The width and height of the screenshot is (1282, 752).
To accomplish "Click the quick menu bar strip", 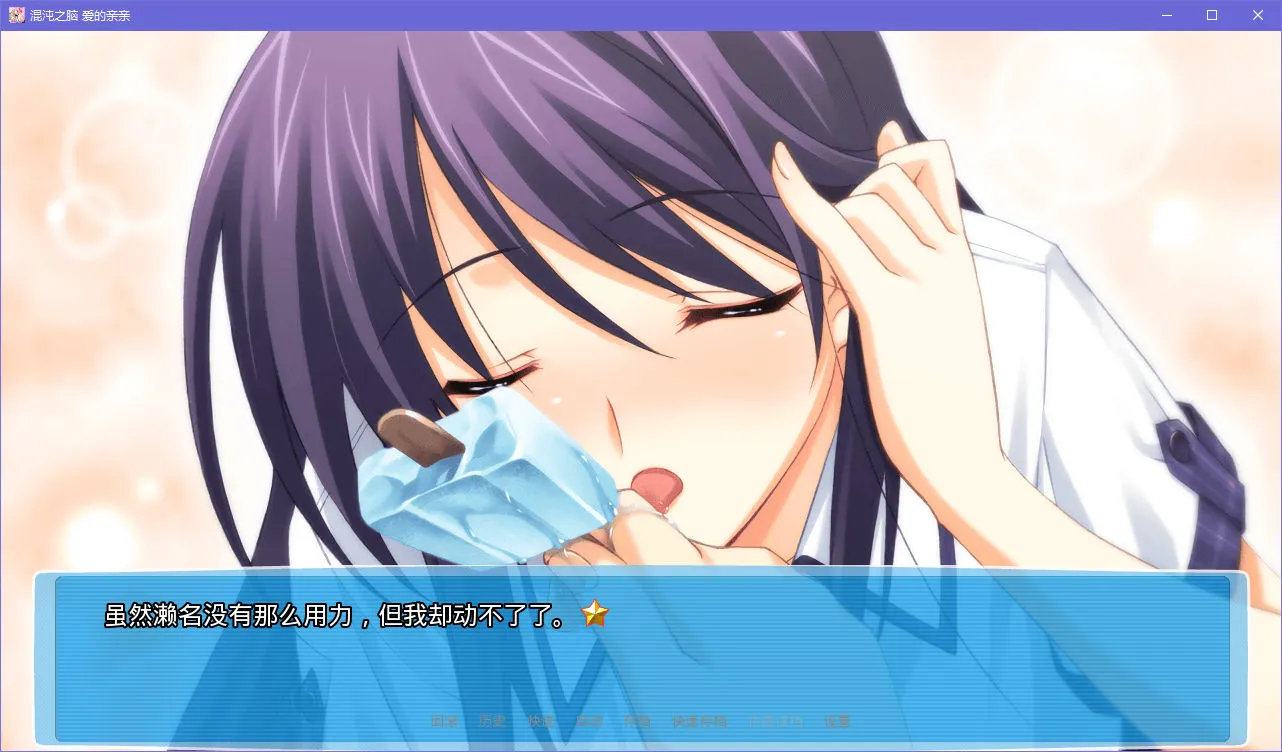I will click(x=640, y=719).
